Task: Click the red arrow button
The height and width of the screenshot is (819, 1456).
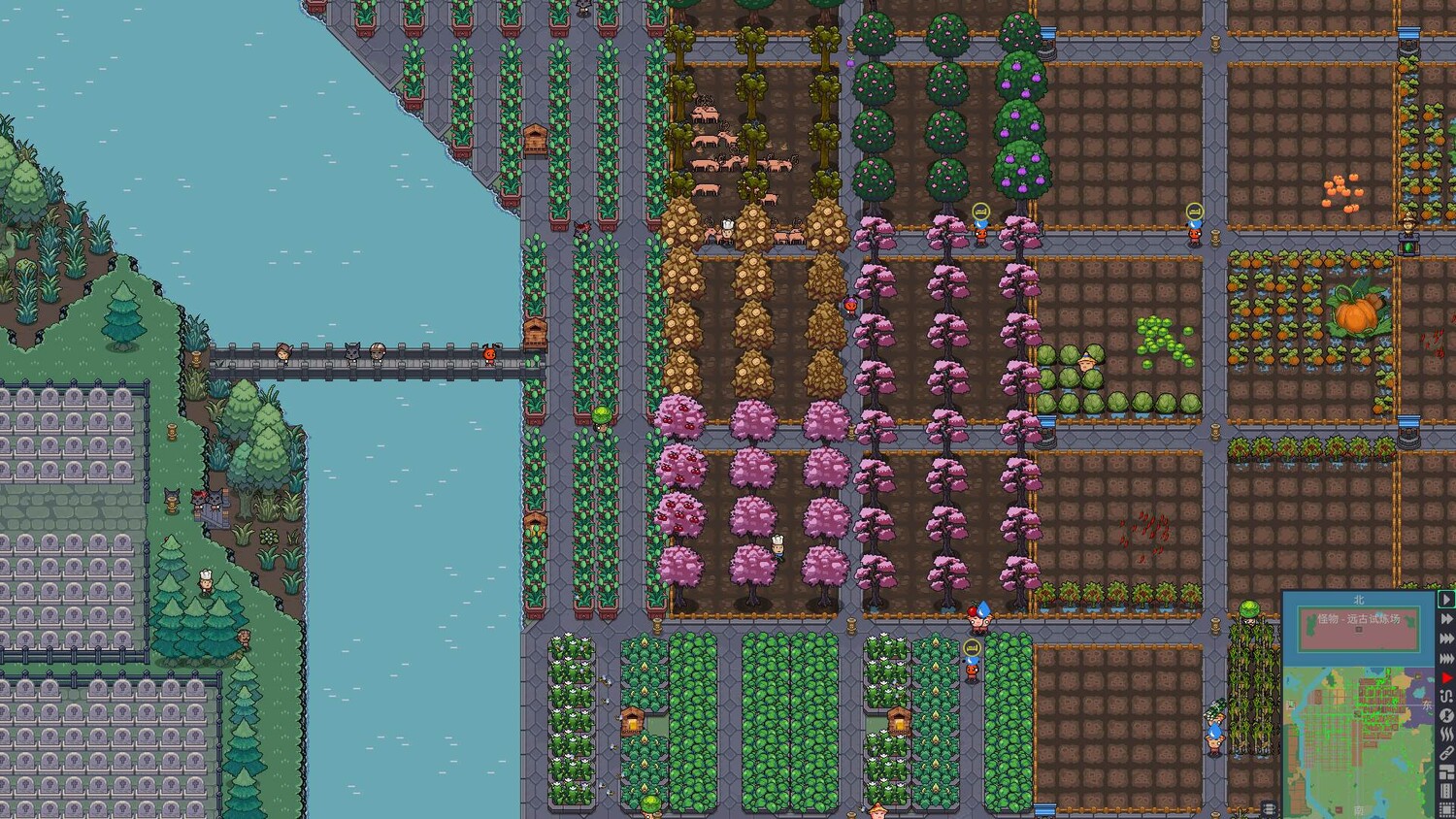Action: pyautogui.click(x=1446, y=677)
